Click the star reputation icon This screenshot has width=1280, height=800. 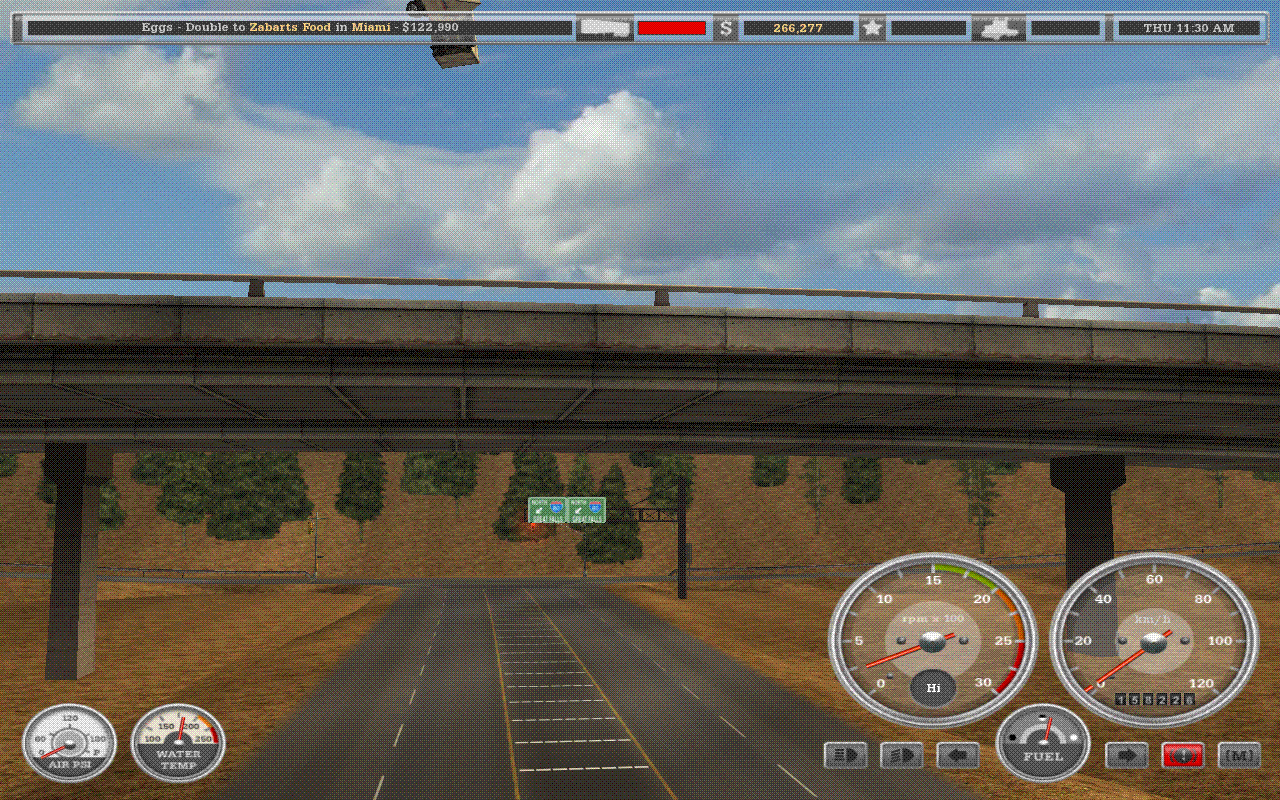[x=872, y=28]
